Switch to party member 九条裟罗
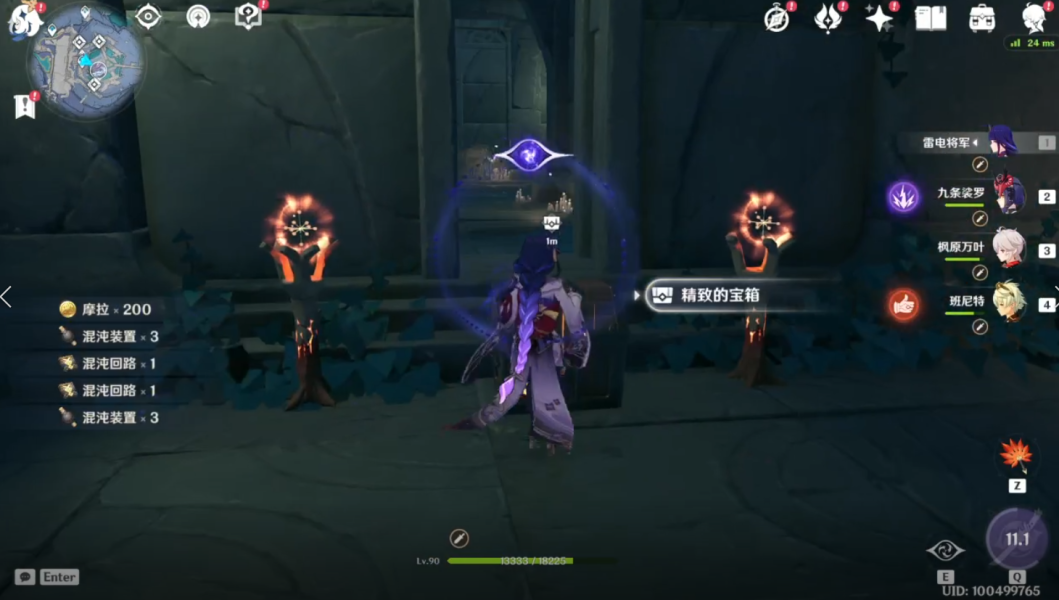The height and width of the screenshot is (600, 1059). coord(1007,195)
